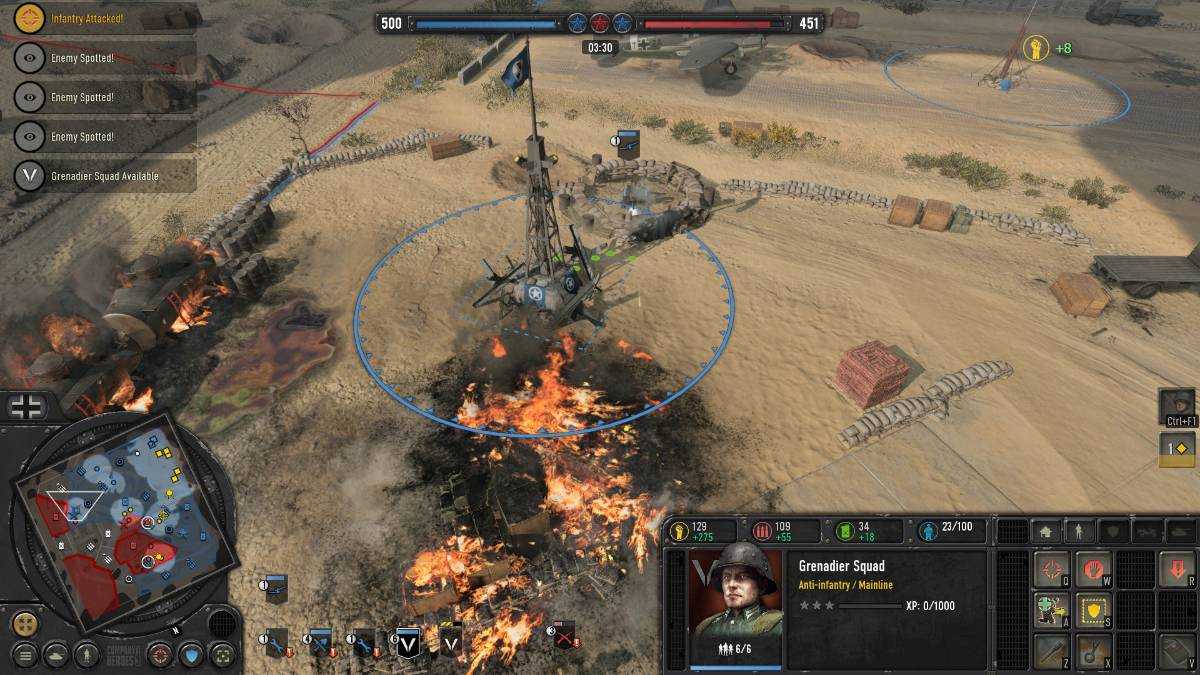Activate the yellow shield ability
Screen dimensions: 1200x675
tap(1093, 610)
